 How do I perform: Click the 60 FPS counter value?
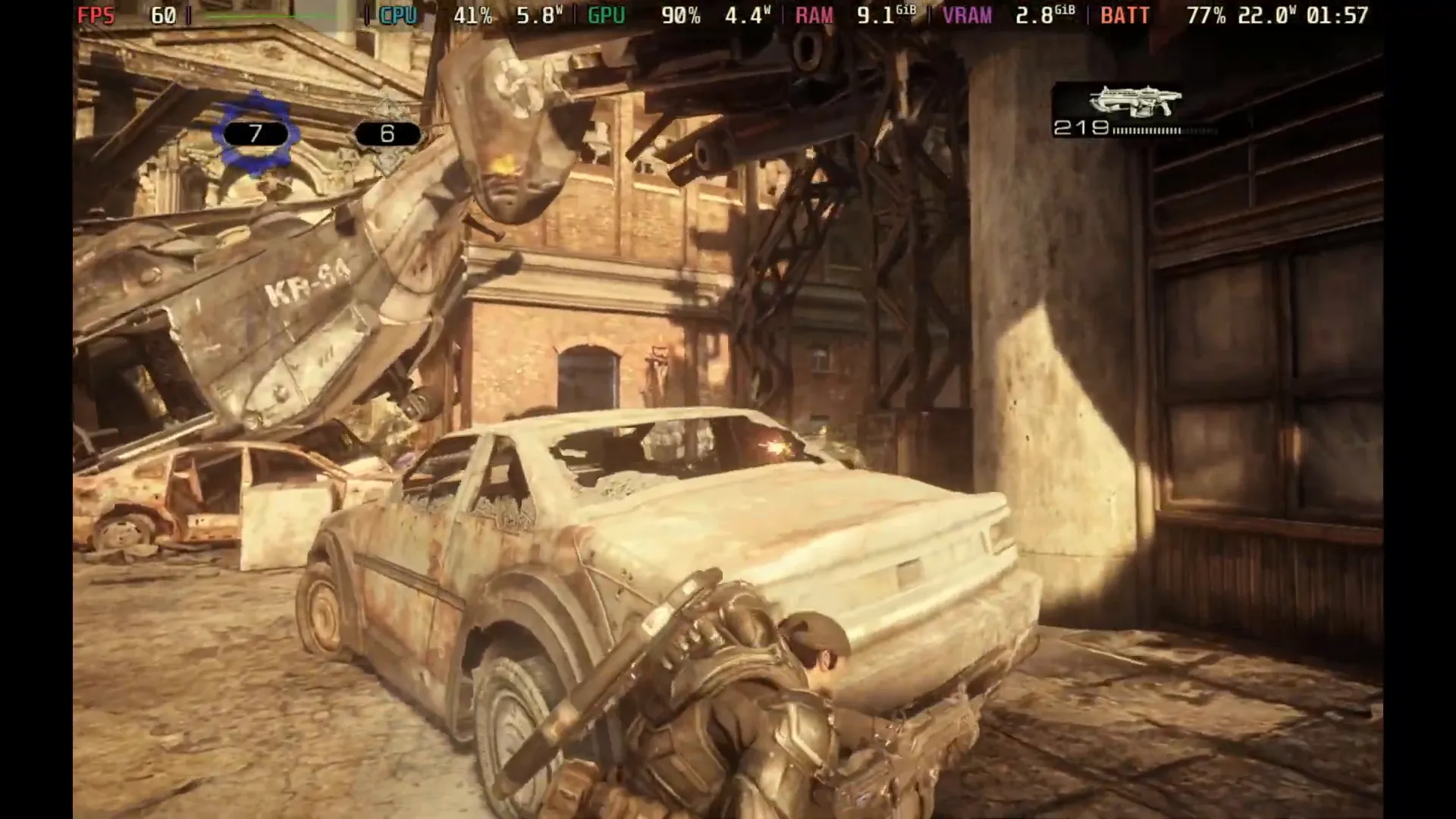pyautogui.click(x=162, y=14)
